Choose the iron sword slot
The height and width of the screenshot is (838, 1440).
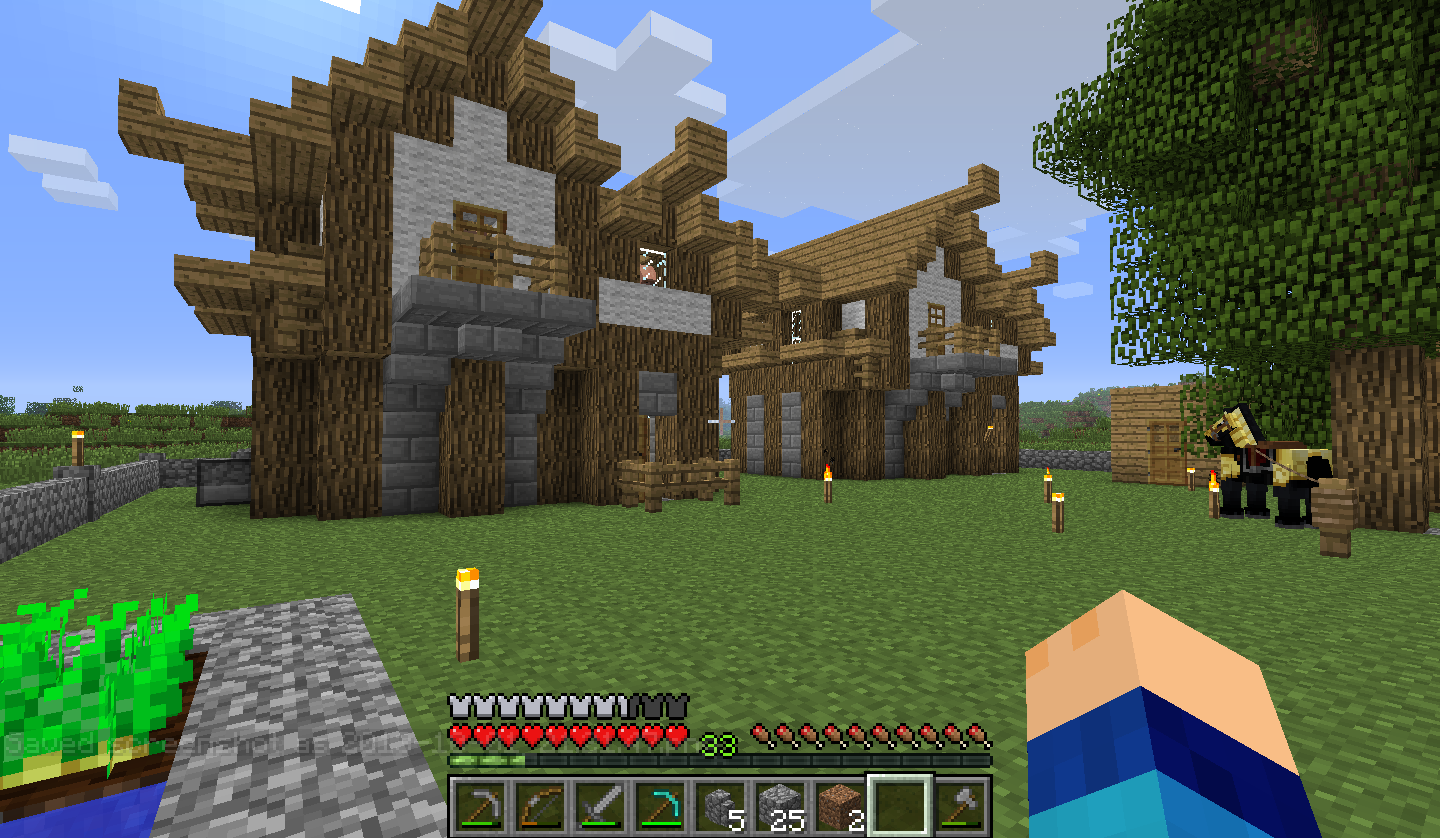[599, 806]
